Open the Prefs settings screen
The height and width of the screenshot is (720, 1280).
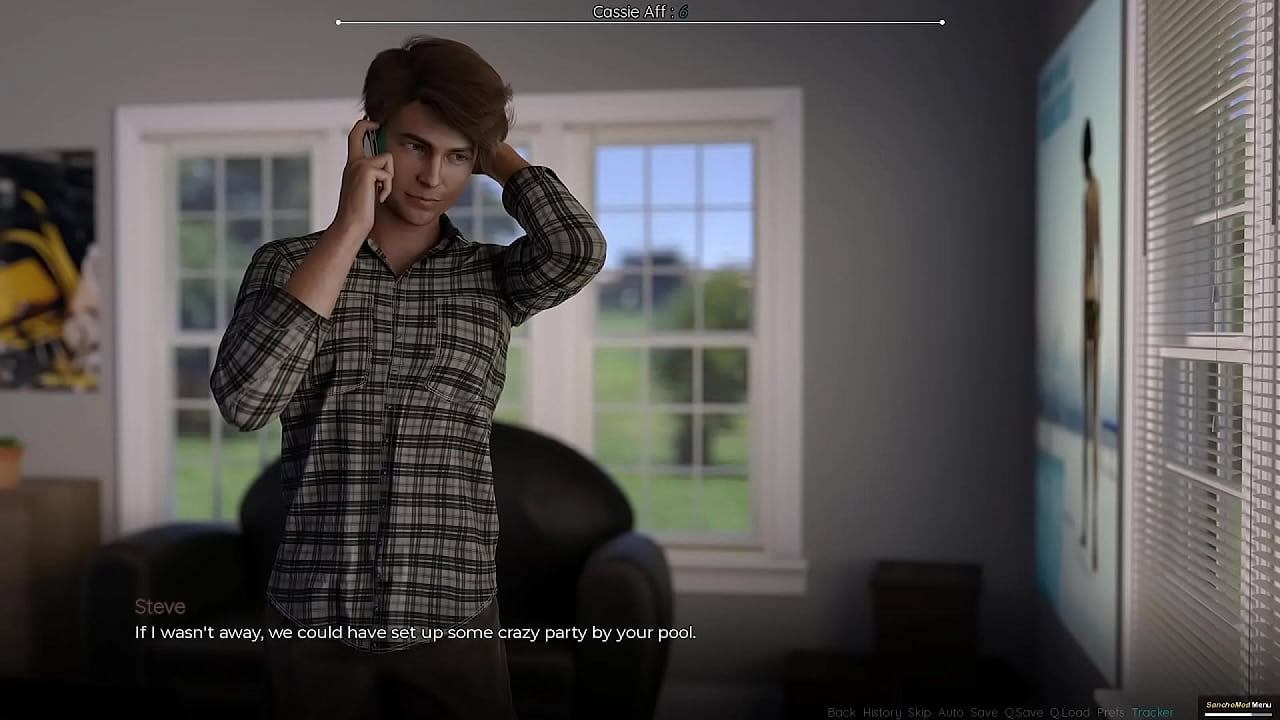pyautogui.click(x=1110, y=712)
